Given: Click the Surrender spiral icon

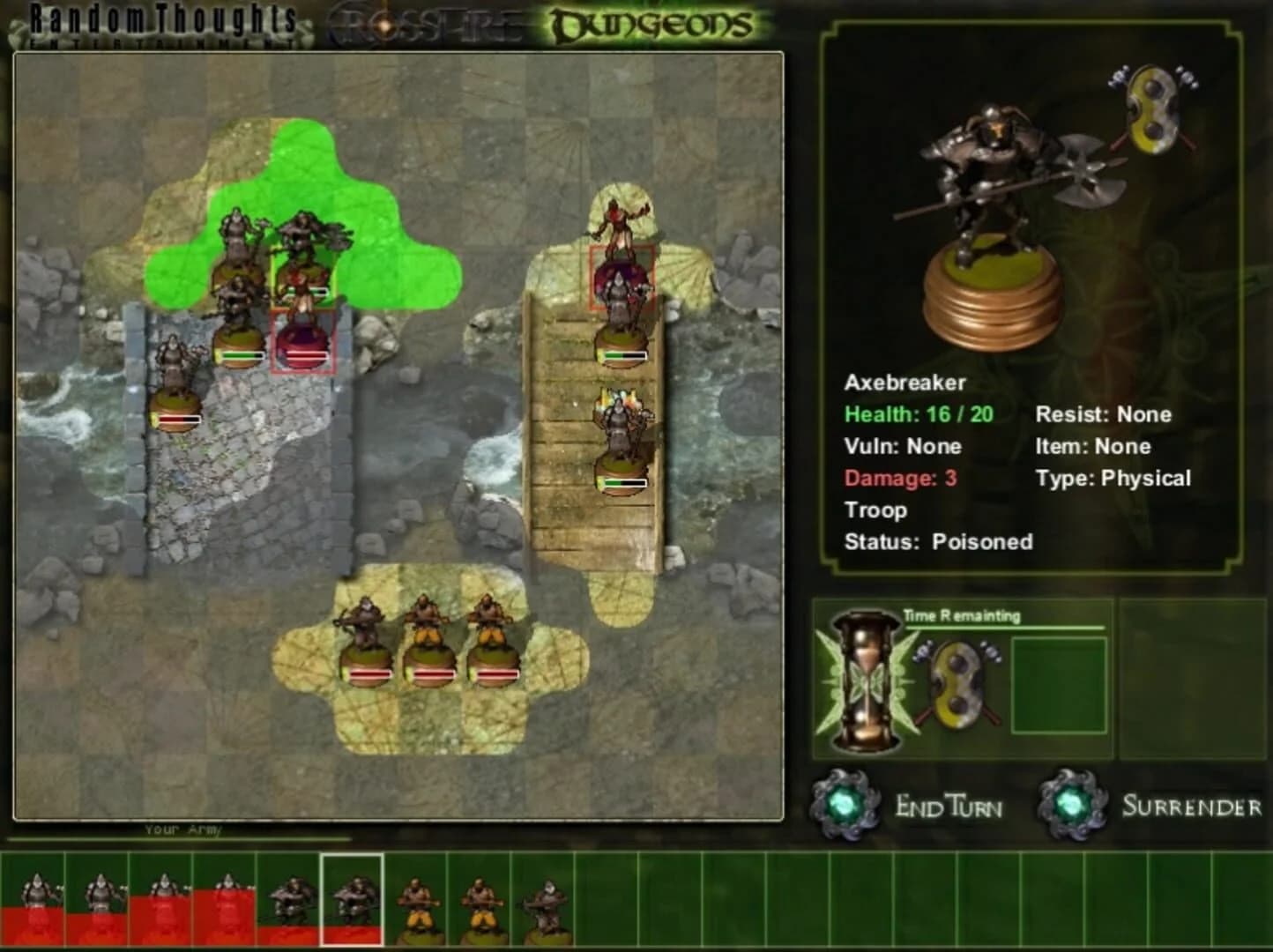Looking at the screenshot, I should 1072,804.
